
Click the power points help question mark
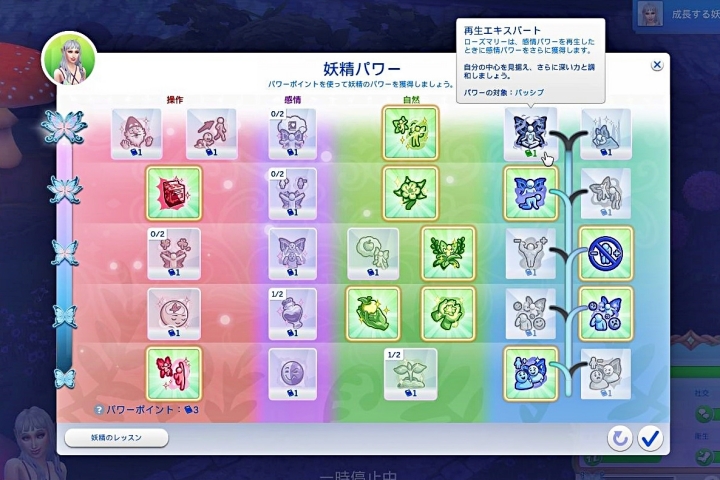(x=99, y=410)
